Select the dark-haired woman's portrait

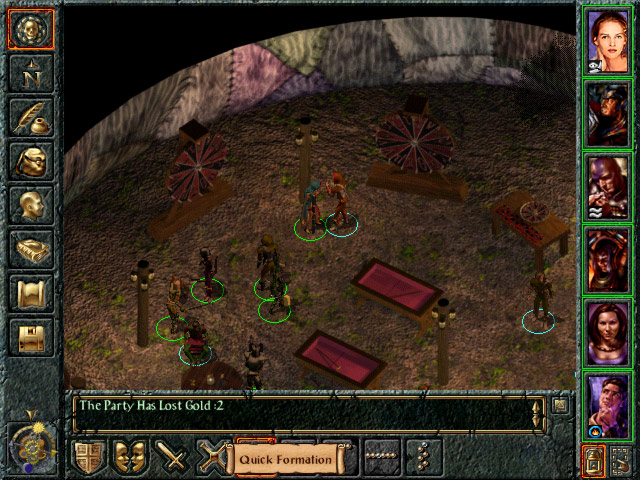[607, 331]
